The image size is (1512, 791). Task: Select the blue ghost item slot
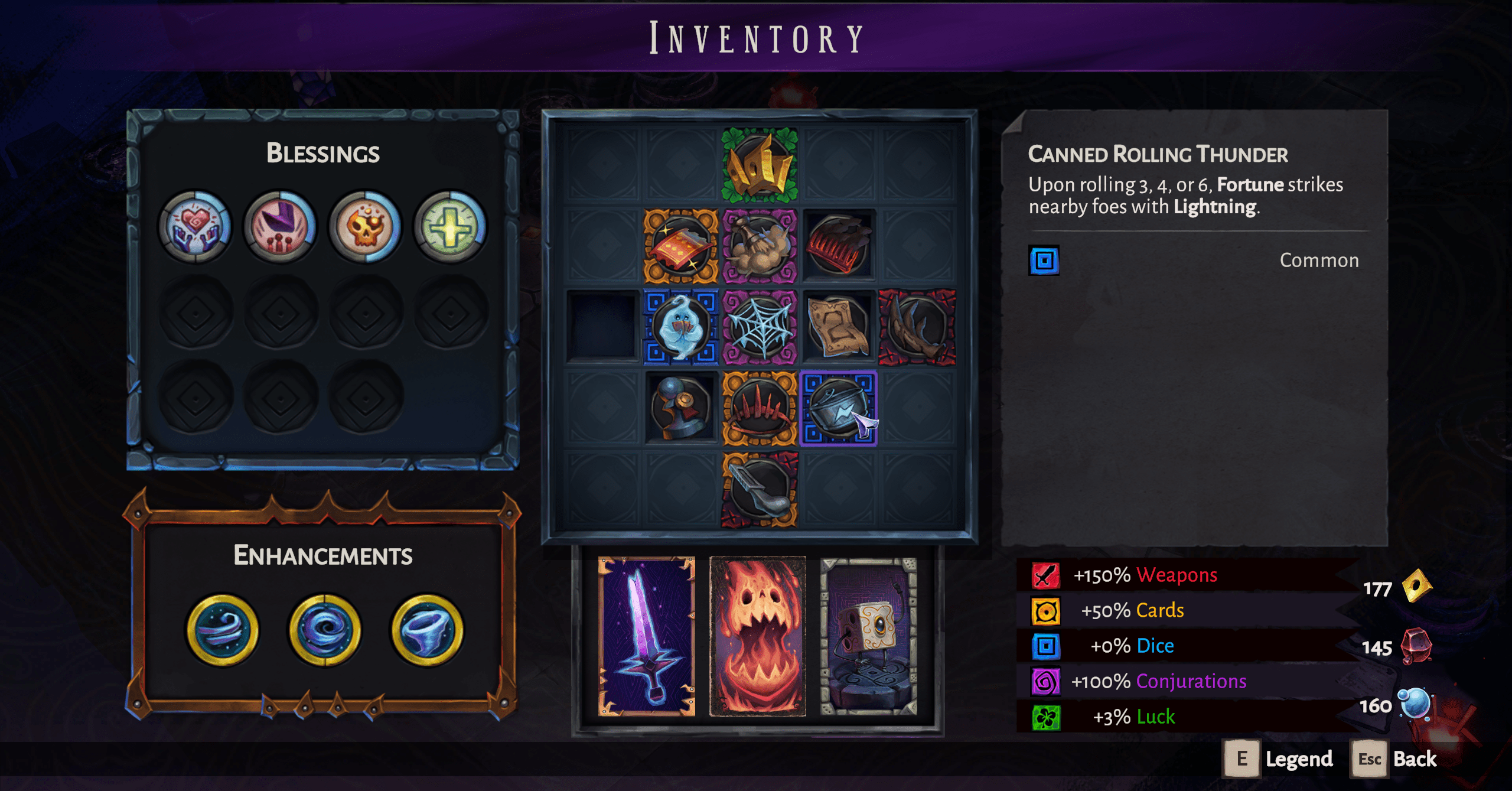pos(680,327)
